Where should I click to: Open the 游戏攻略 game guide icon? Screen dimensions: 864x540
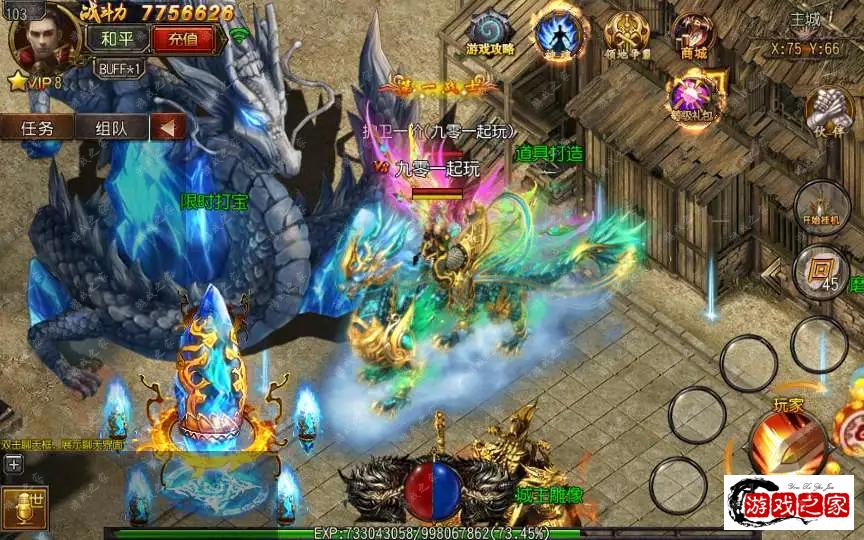[x=491, y=33]
